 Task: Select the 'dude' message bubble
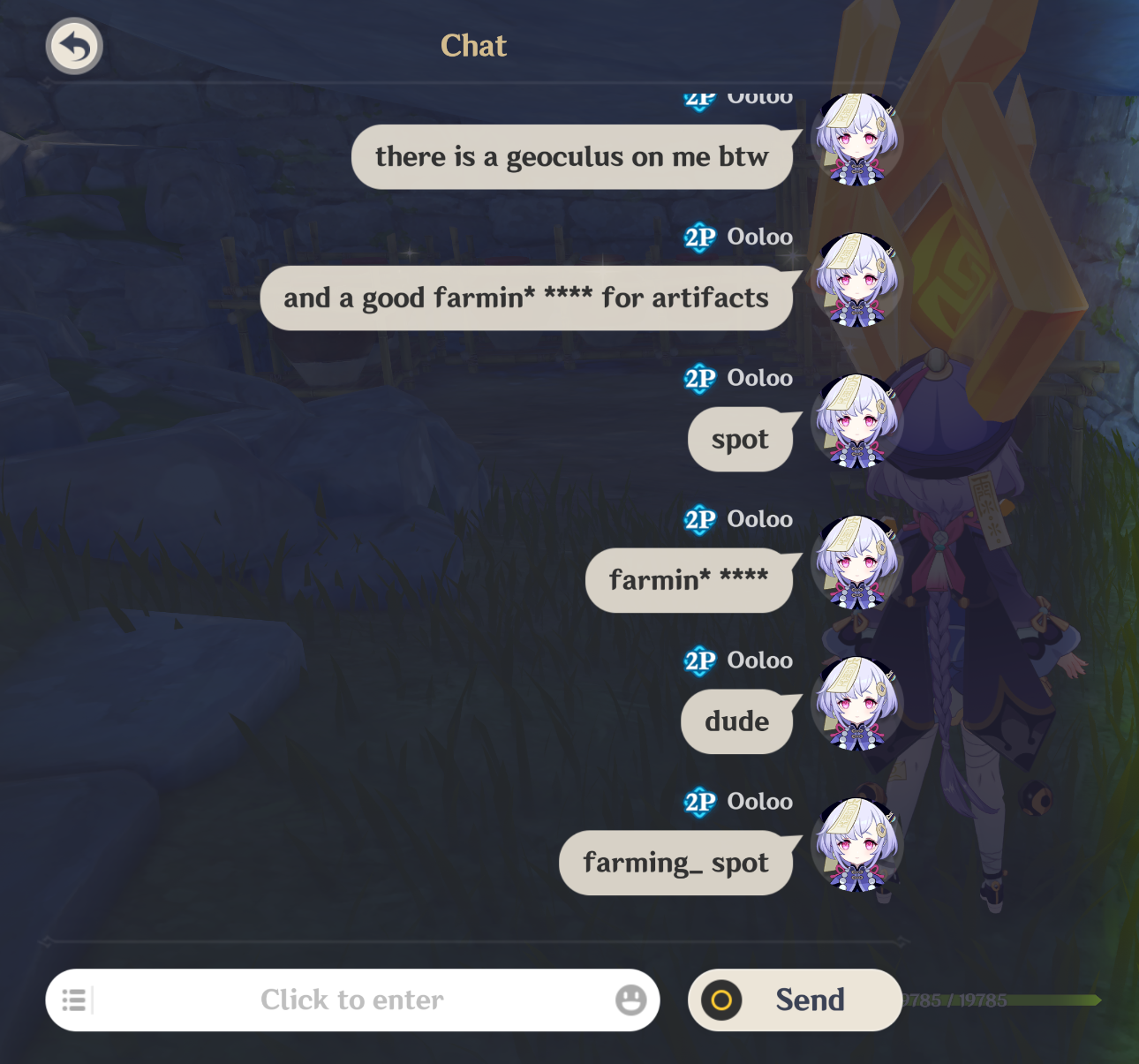tap(738, 721)
